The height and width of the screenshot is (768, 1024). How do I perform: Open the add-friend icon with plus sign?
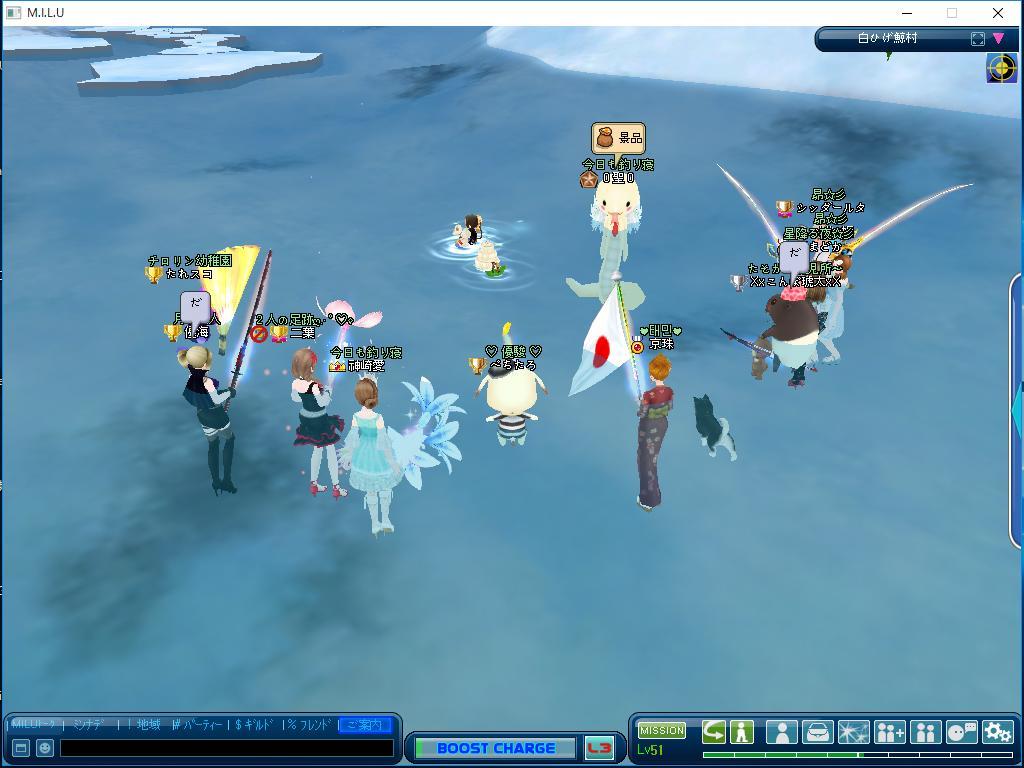(x=889, y=732)
